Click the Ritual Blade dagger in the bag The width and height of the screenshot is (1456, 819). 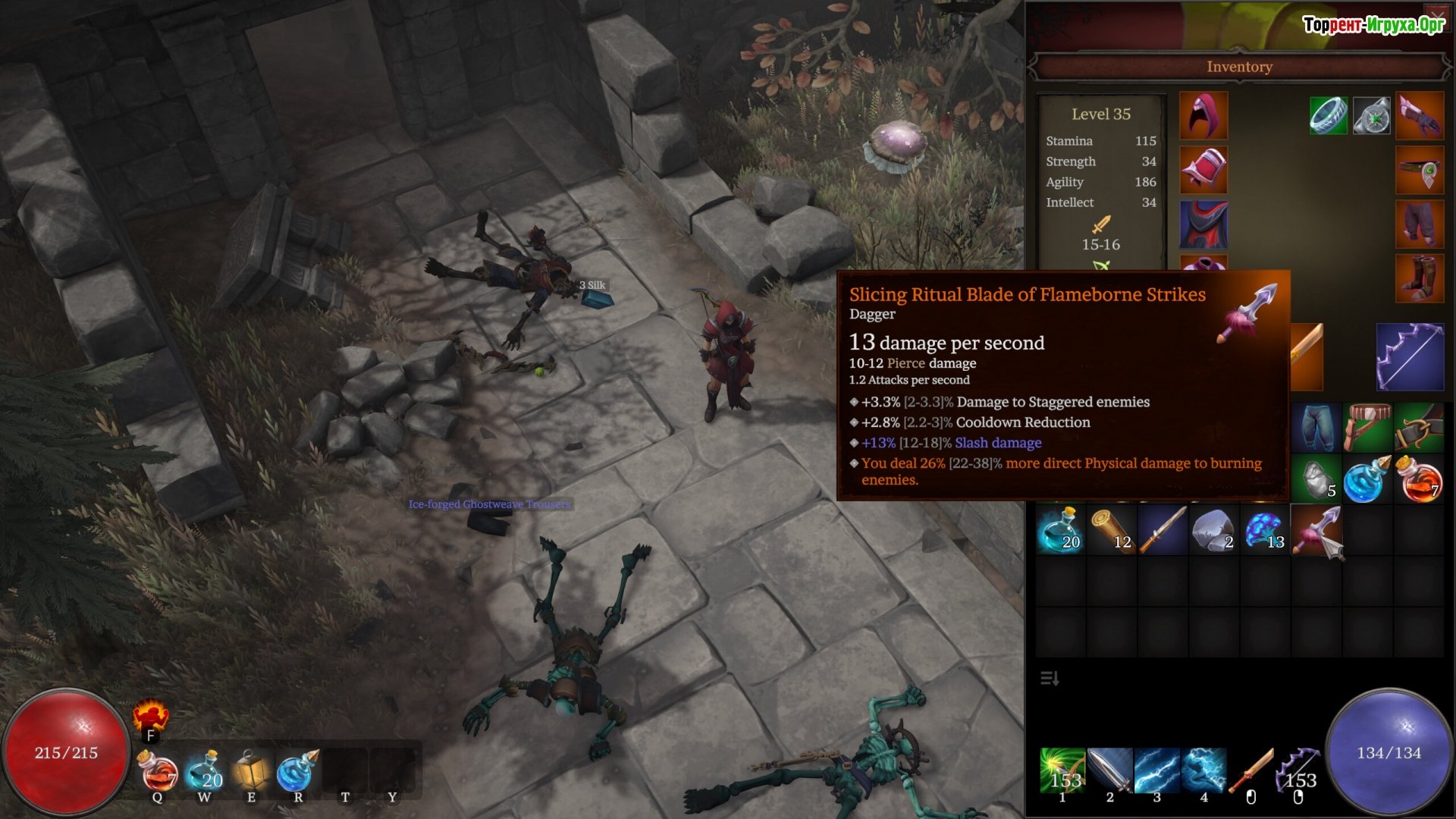pos(1317,530)
